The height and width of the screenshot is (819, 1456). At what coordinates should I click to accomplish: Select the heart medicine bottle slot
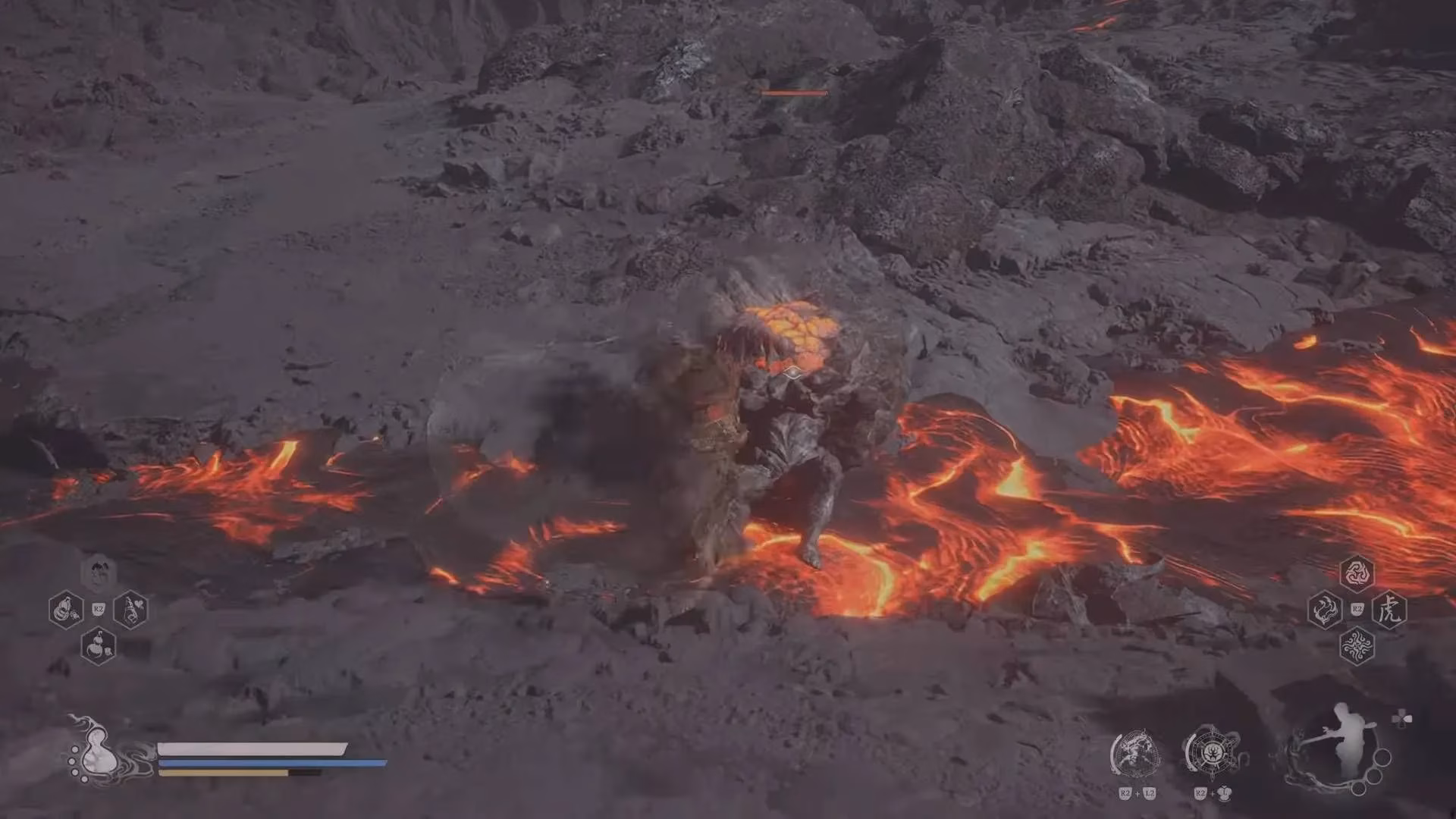[130, 610]
